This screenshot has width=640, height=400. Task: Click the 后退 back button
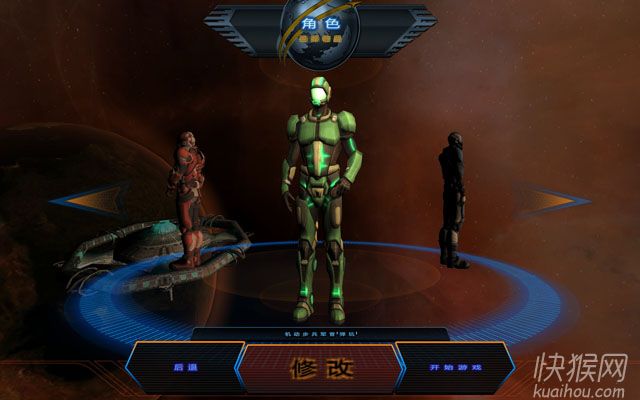(x=185, y=368)
